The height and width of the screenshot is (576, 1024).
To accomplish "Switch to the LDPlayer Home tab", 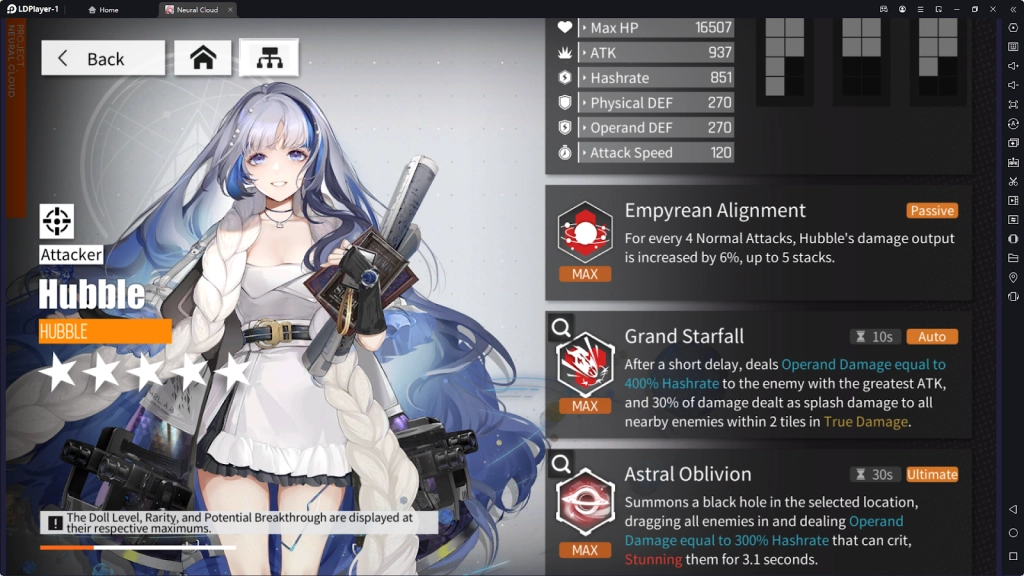I will (103, 10).
